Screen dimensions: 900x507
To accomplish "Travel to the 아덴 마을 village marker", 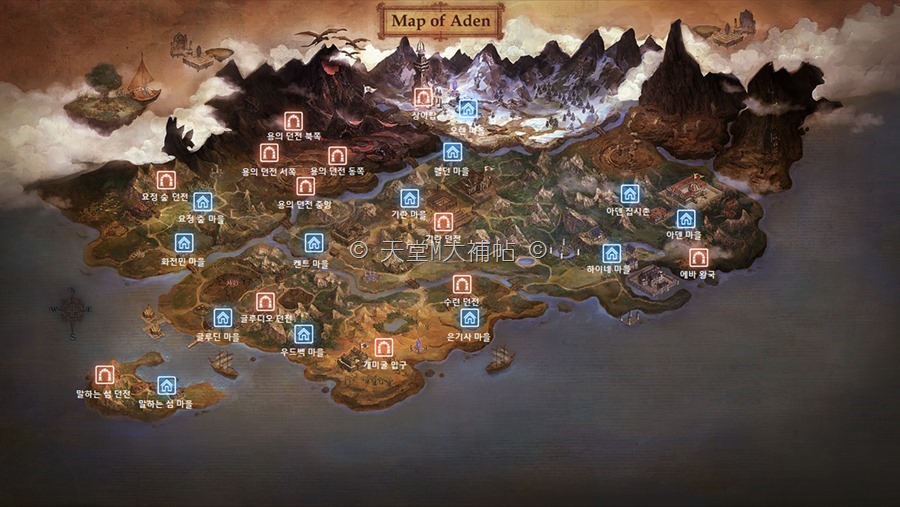I will 685,218.
